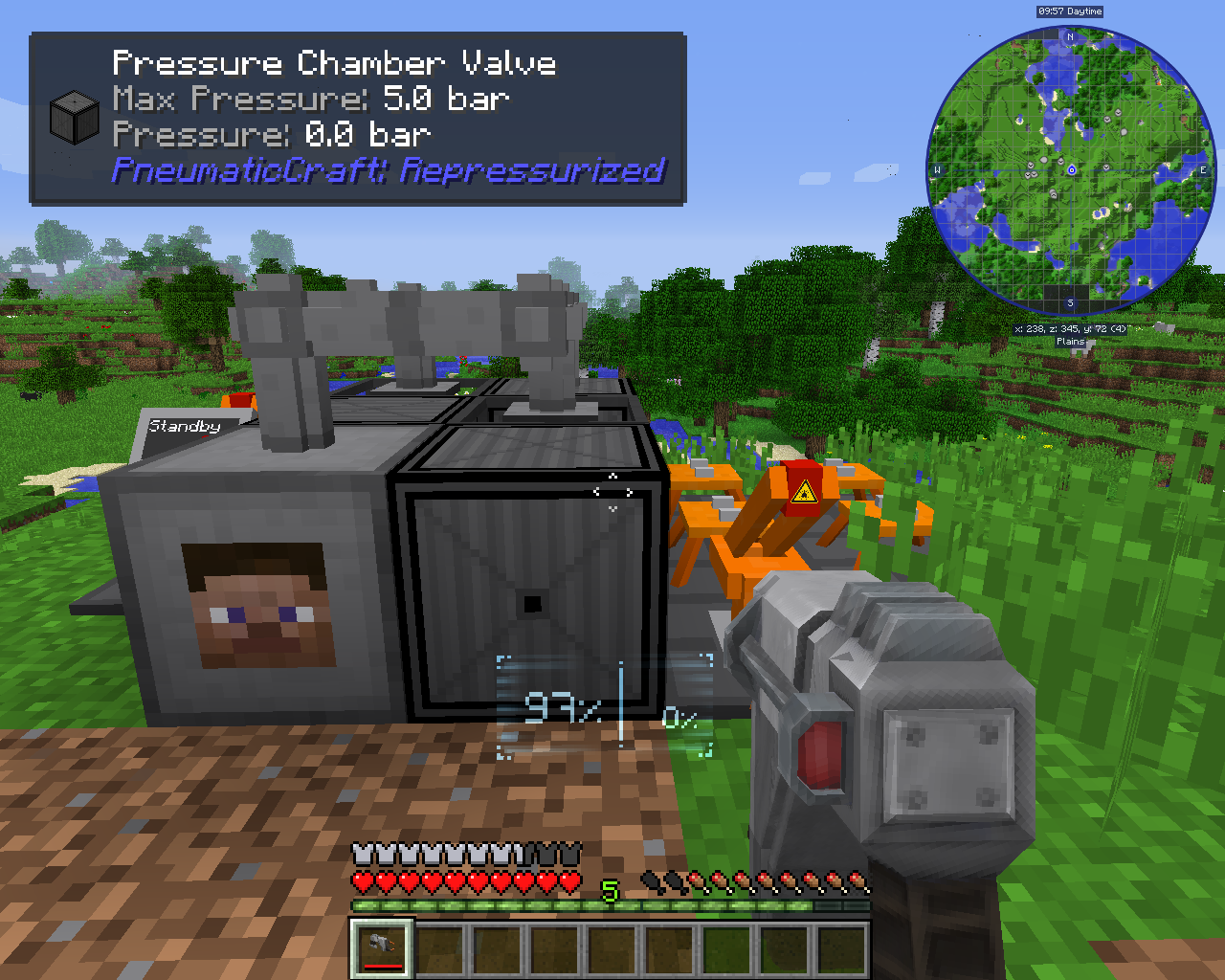Screen dimensions: 1225x980
Task: Toggle the Standby indicator on the compressor
Action: click(185, 425)
